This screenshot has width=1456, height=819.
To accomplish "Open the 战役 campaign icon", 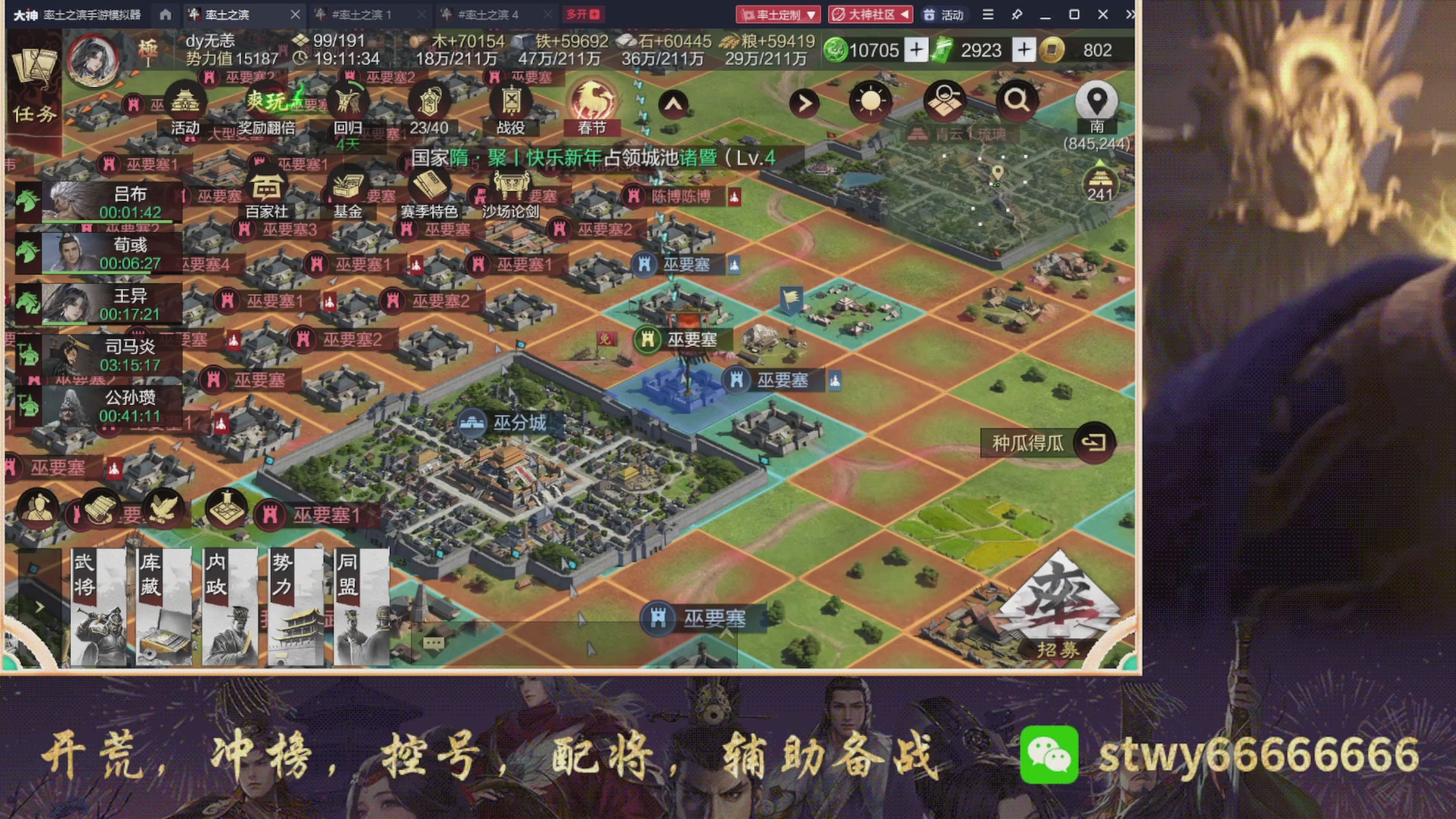I will (510, 99).
